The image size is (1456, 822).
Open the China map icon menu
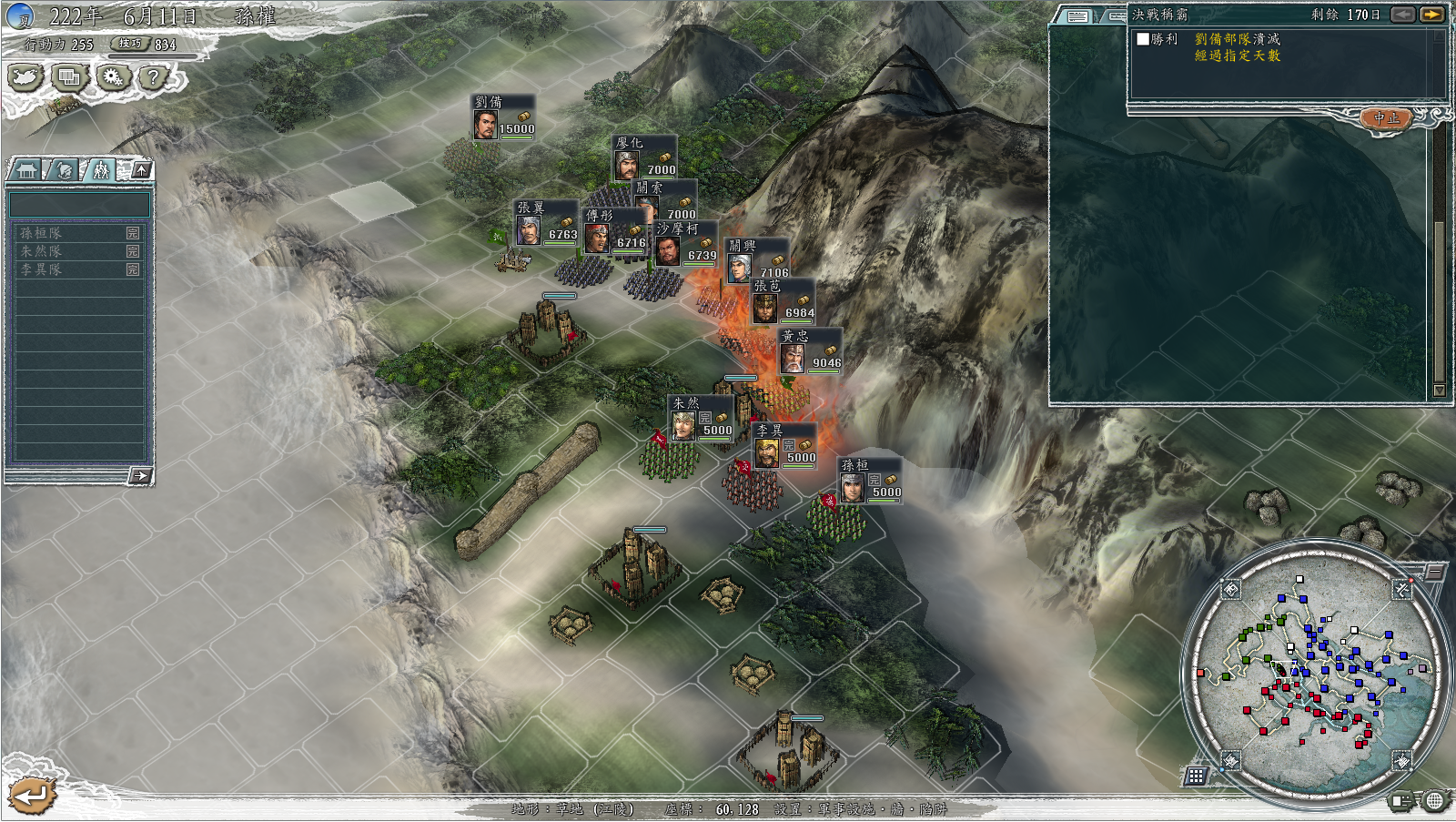coord(25,77)
